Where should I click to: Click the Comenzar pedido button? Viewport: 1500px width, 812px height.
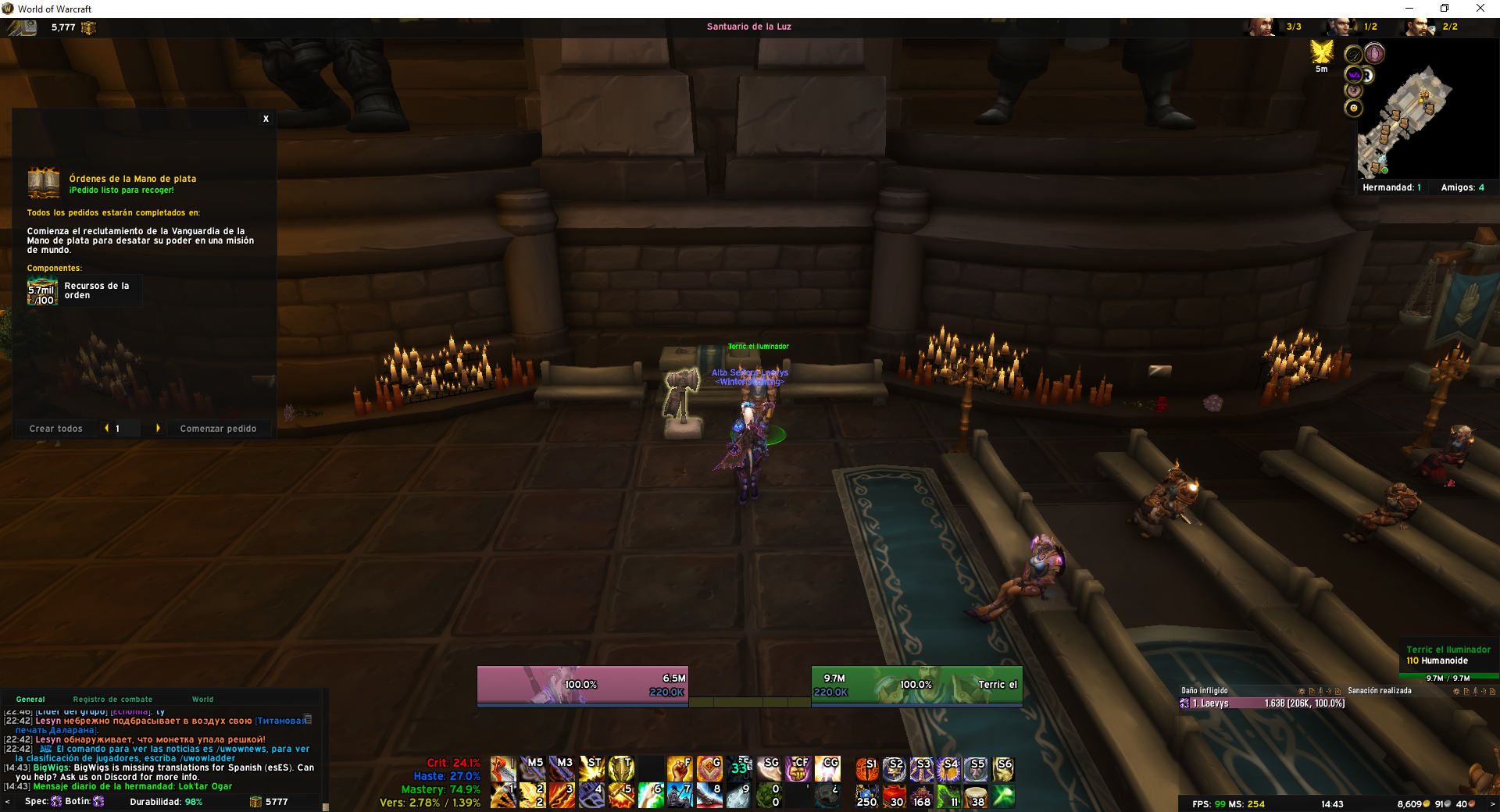click(x=218, y=429)
